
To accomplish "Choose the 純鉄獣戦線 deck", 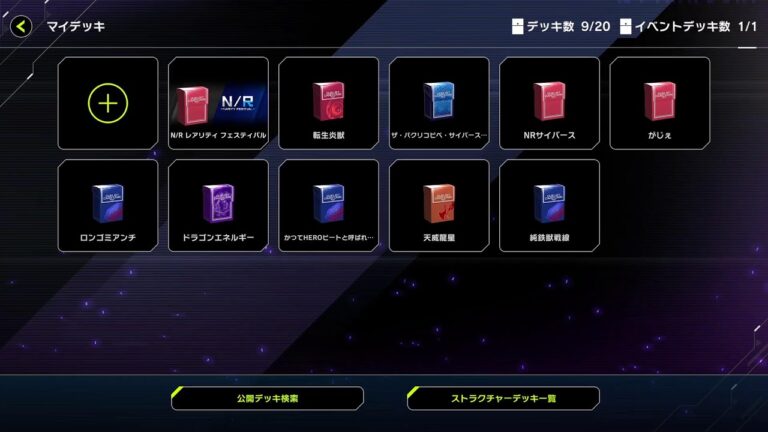I will click(549, 205).
